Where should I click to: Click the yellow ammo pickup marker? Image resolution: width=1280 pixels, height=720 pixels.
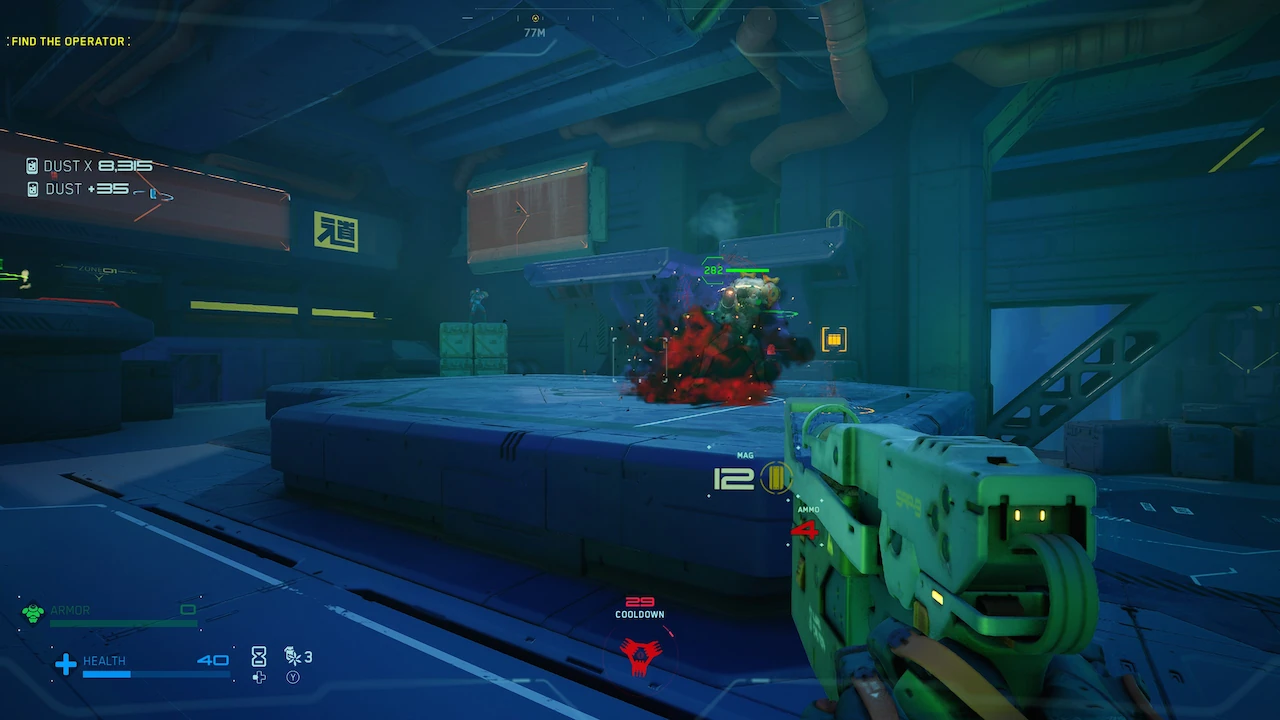pyautogui.click(x=834, y=340)
